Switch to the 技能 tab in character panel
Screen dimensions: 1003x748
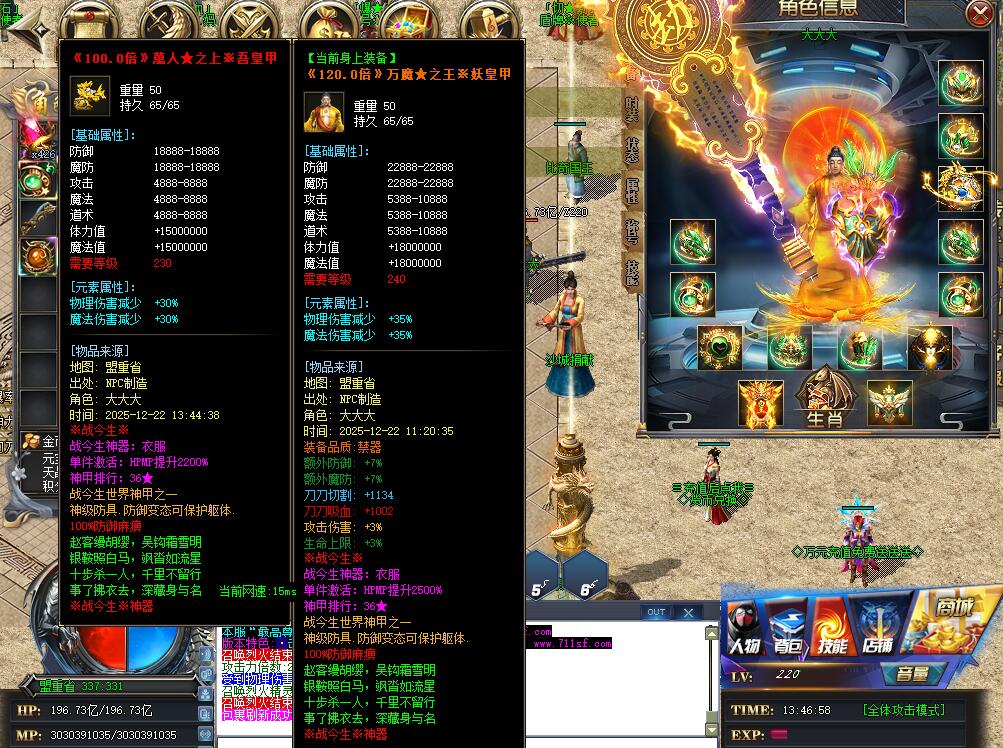coord(632,271)
